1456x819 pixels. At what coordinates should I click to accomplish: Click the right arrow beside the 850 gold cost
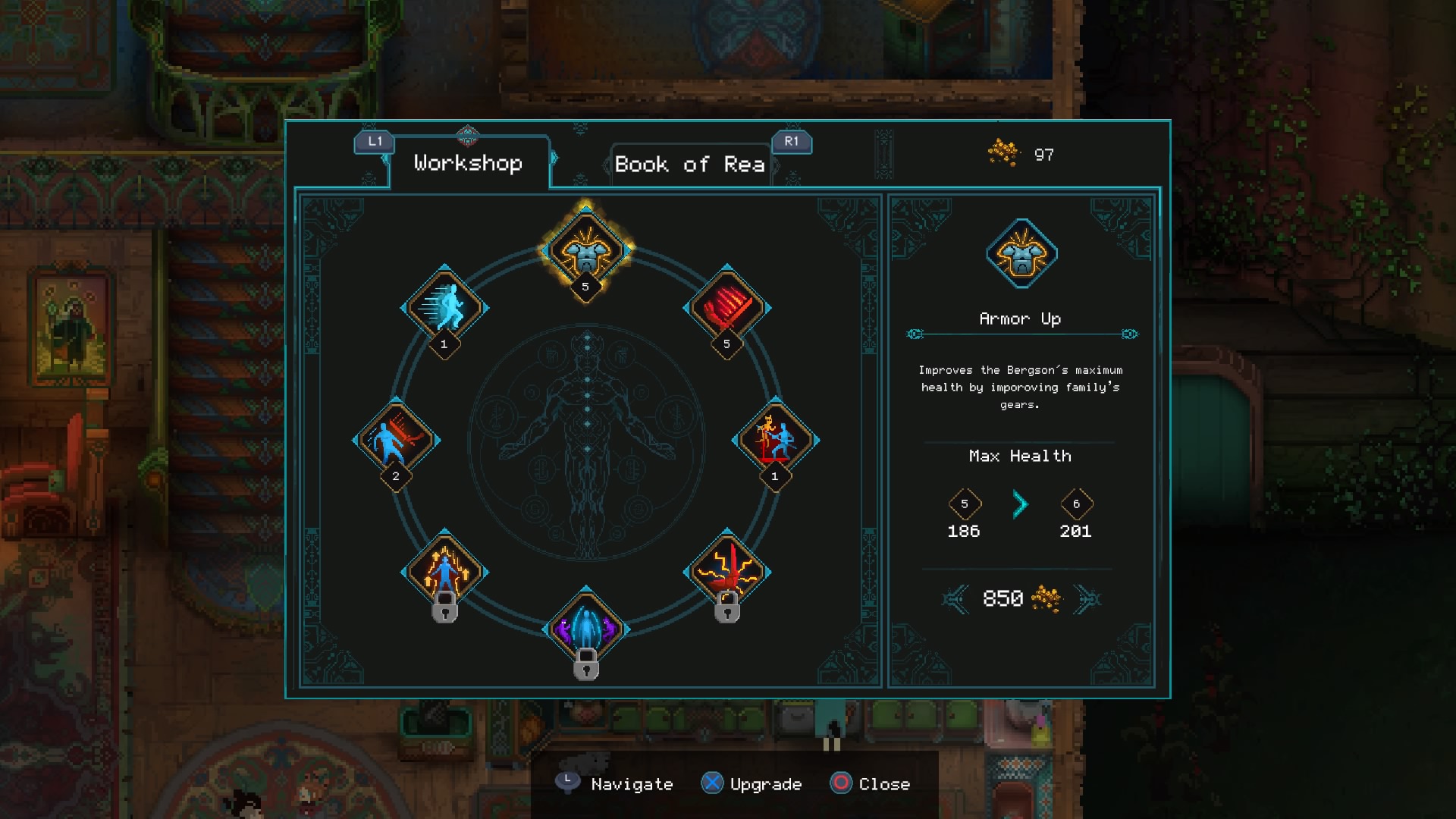pos(1090,598)
